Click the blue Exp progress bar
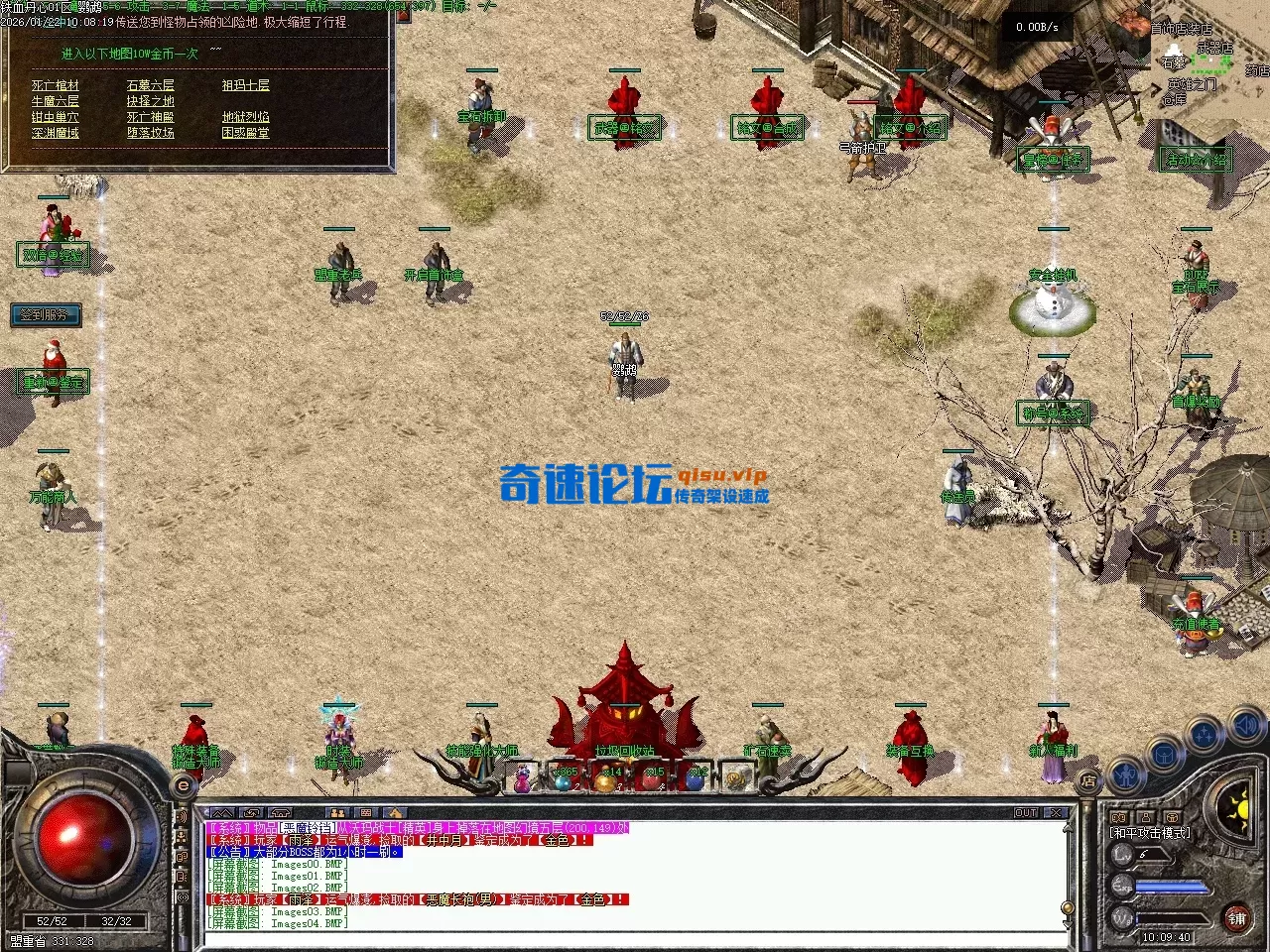 [x=1172, y=887]
